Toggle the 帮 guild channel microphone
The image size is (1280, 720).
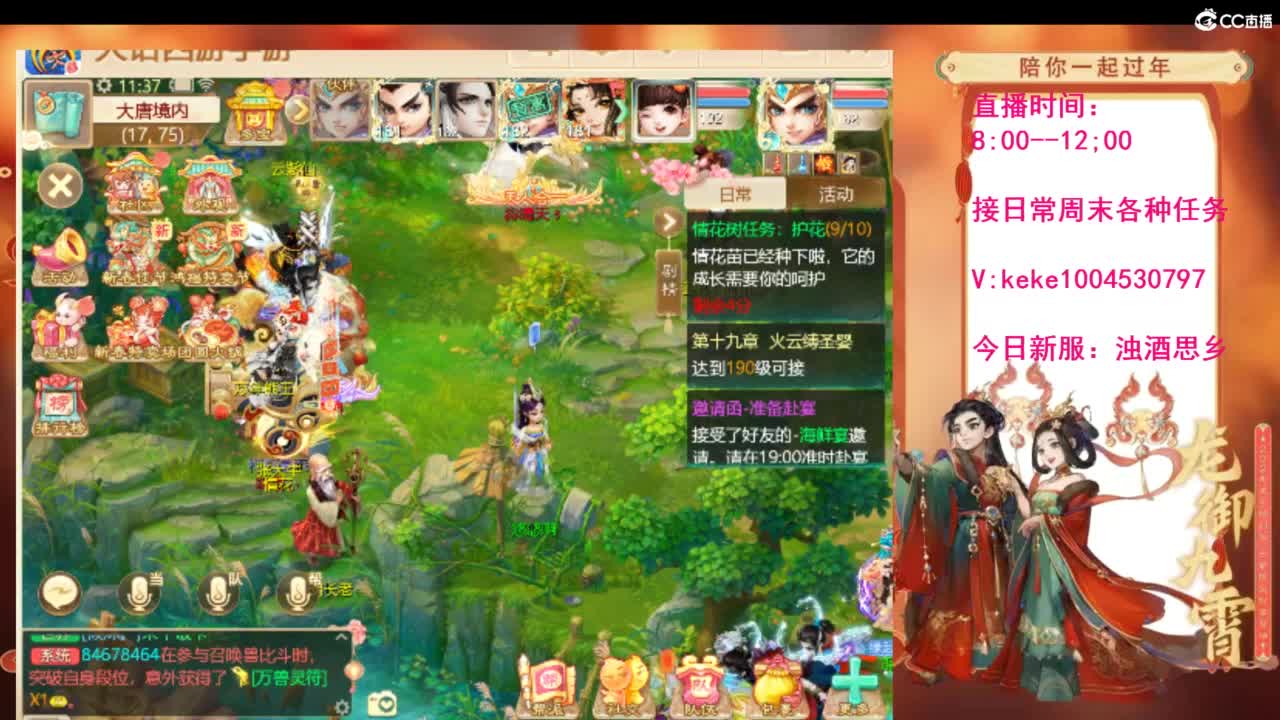(296, 592)
